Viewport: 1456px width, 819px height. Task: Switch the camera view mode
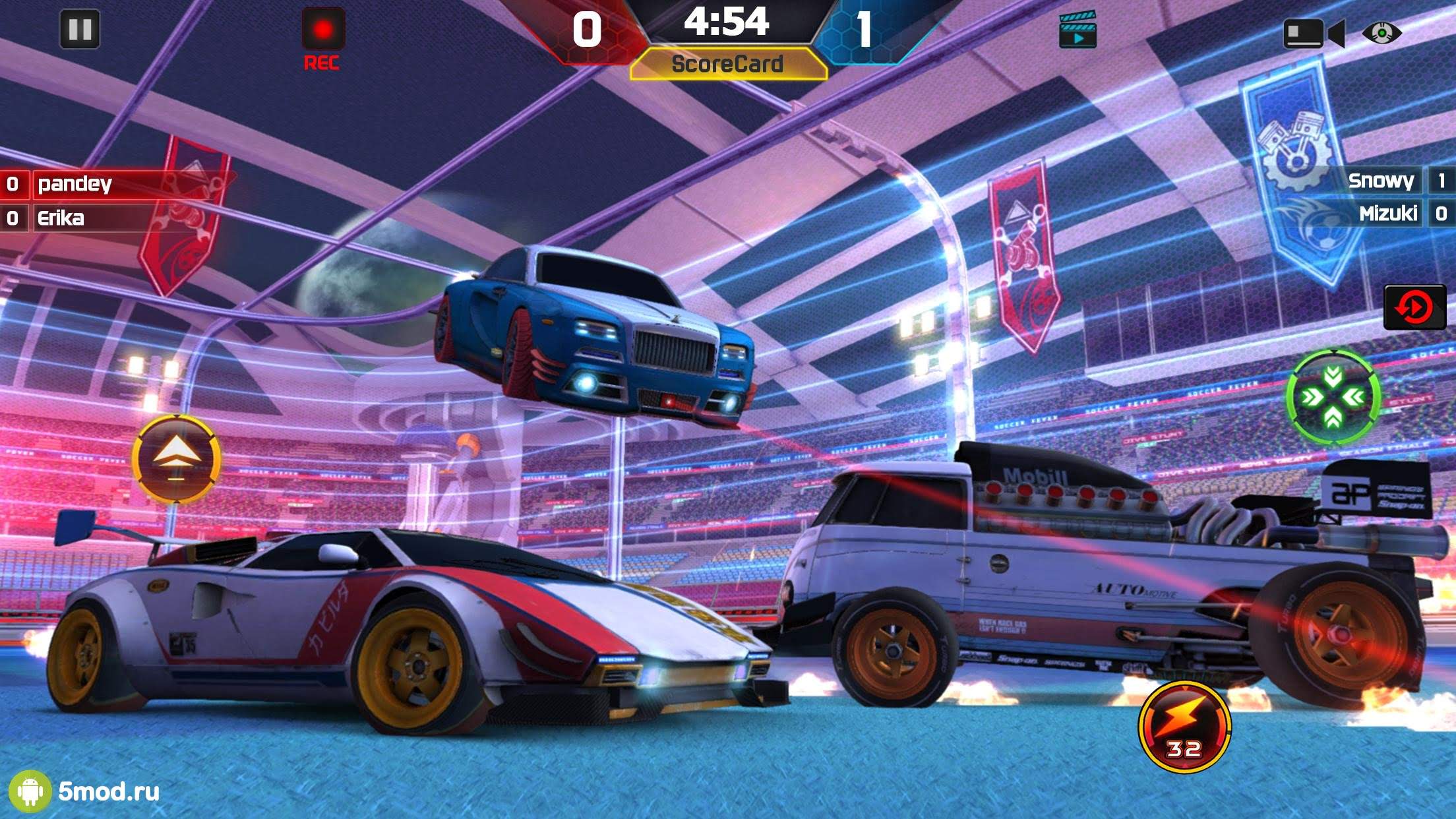coord(1312,33)
